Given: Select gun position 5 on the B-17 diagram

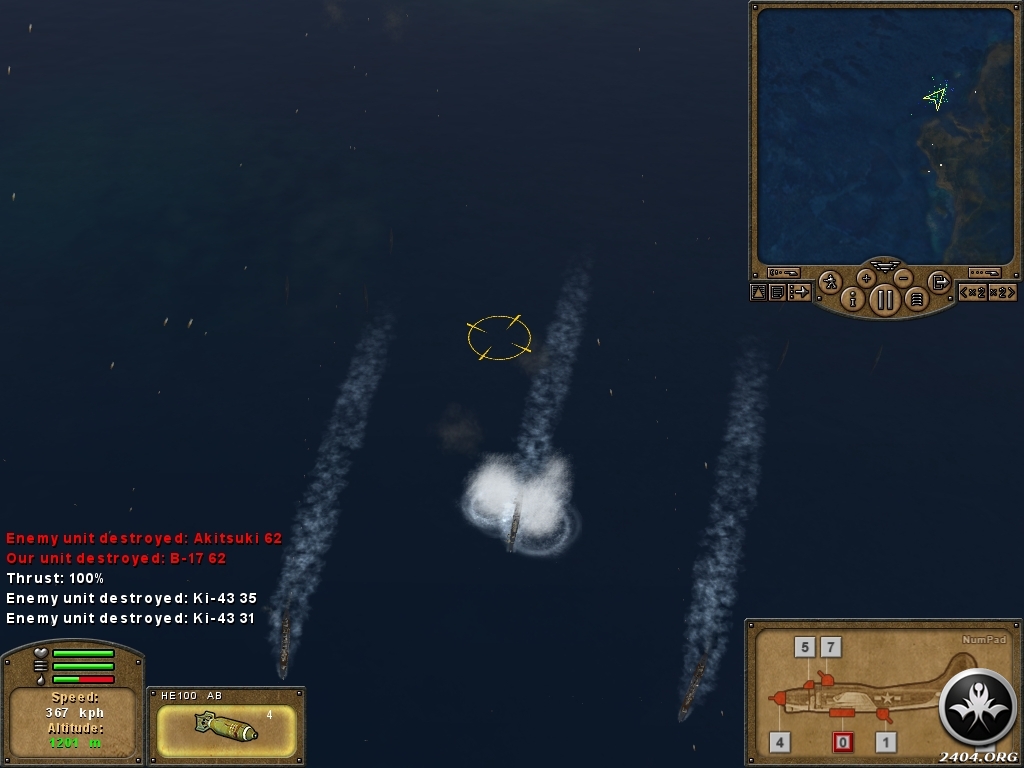Looking at the screenshot, I should [805, 647].
